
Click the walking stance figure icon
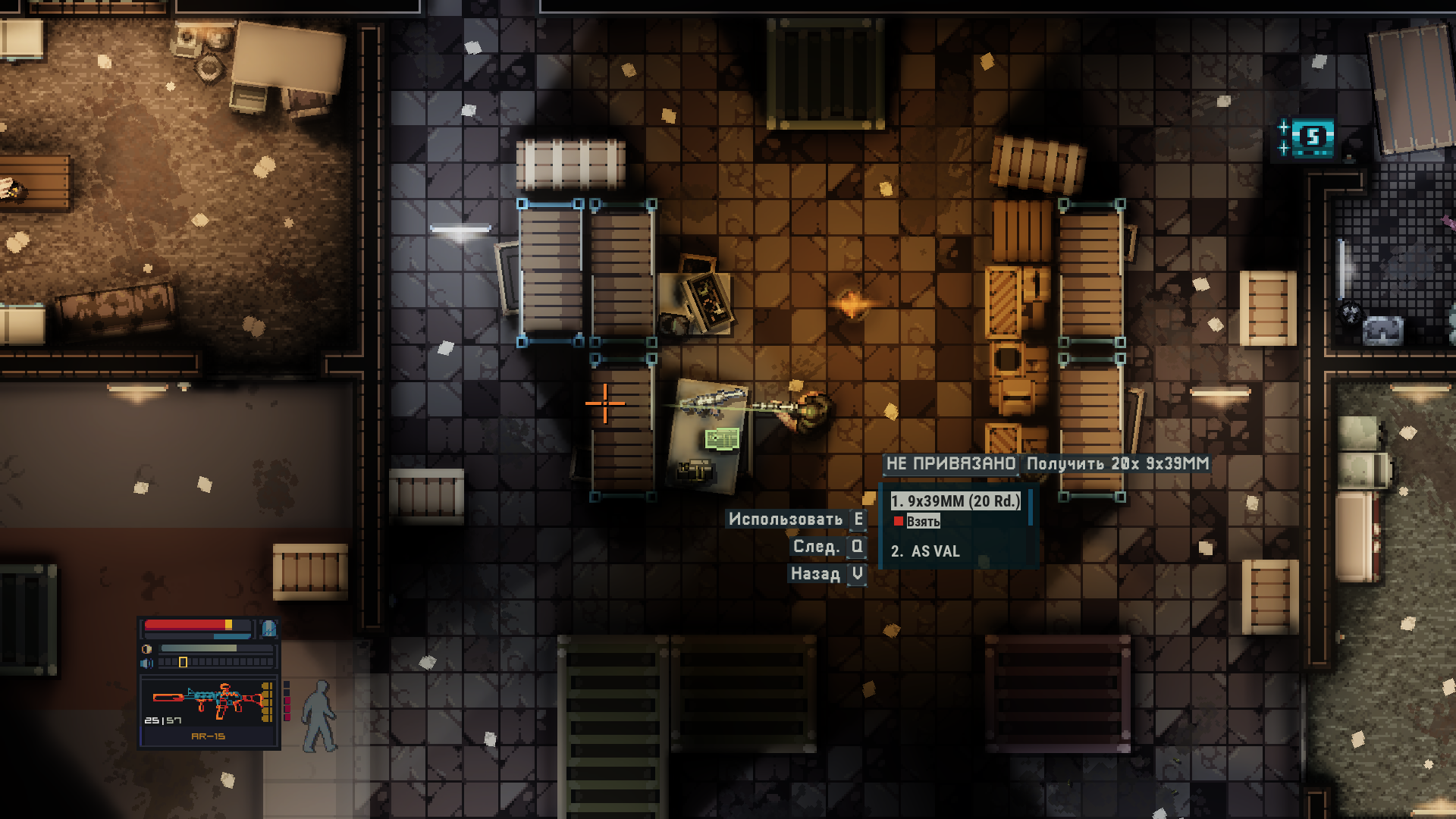click(x=319, y=717)
